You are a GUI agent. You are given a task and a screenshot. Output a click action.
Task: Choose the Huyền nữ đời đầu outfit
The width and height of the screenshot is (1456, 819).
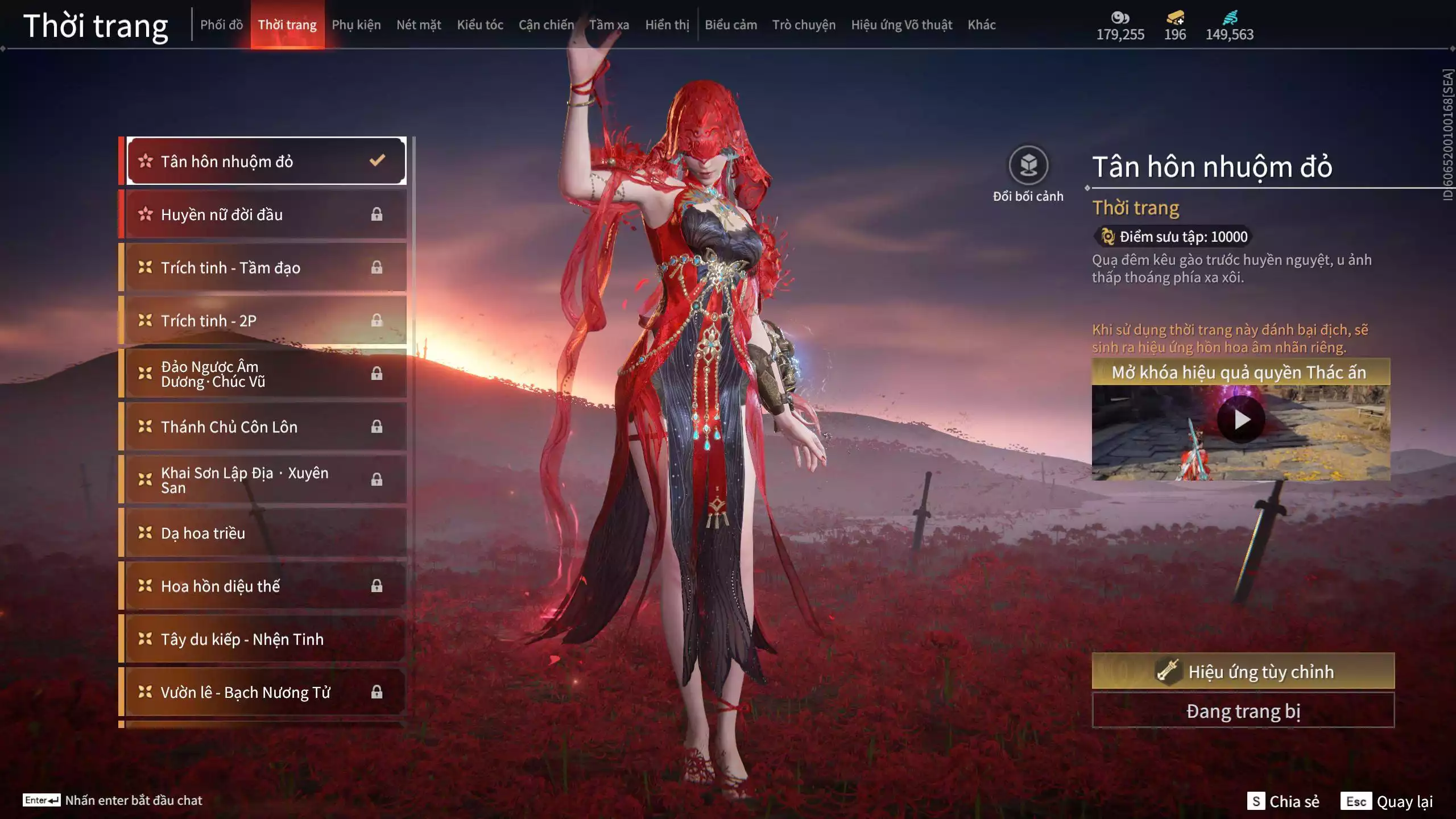[x=265, y=214]
